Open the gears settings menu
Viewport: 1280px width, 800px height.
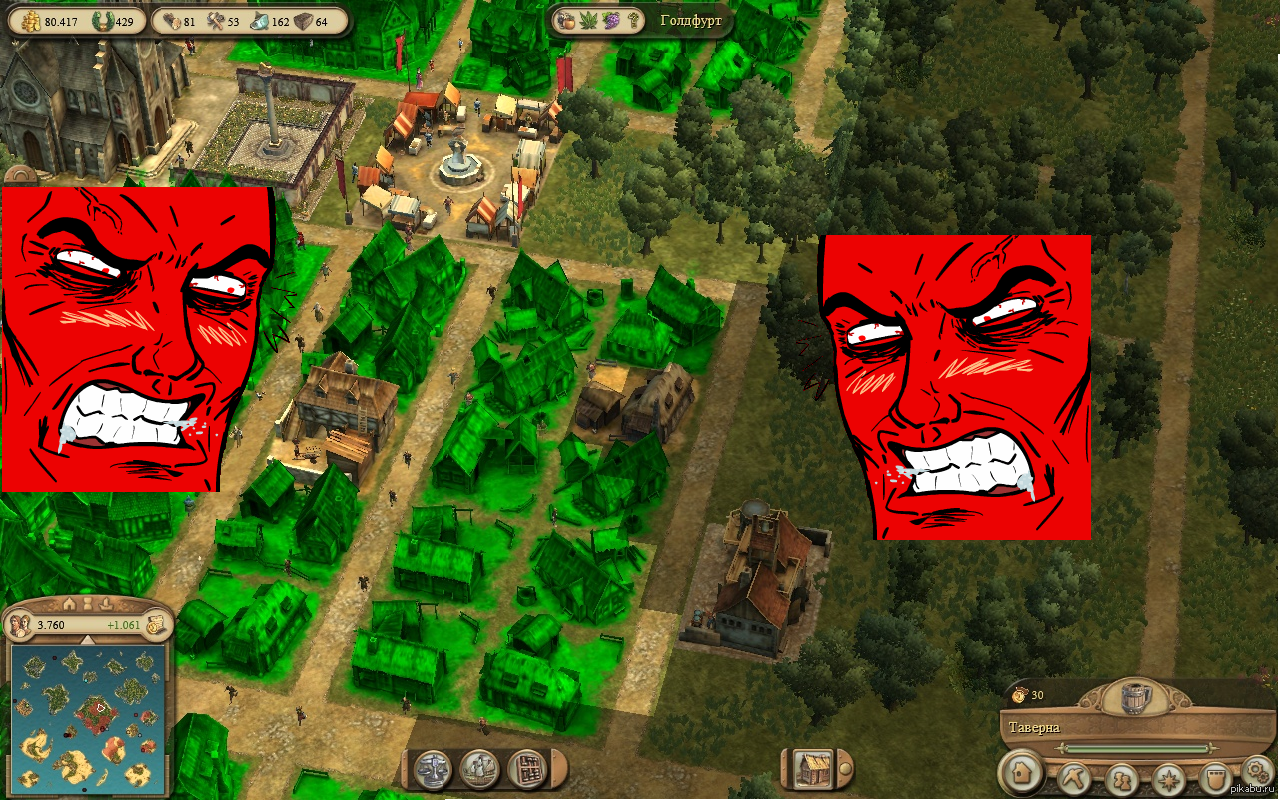(x=1256, y=771)
